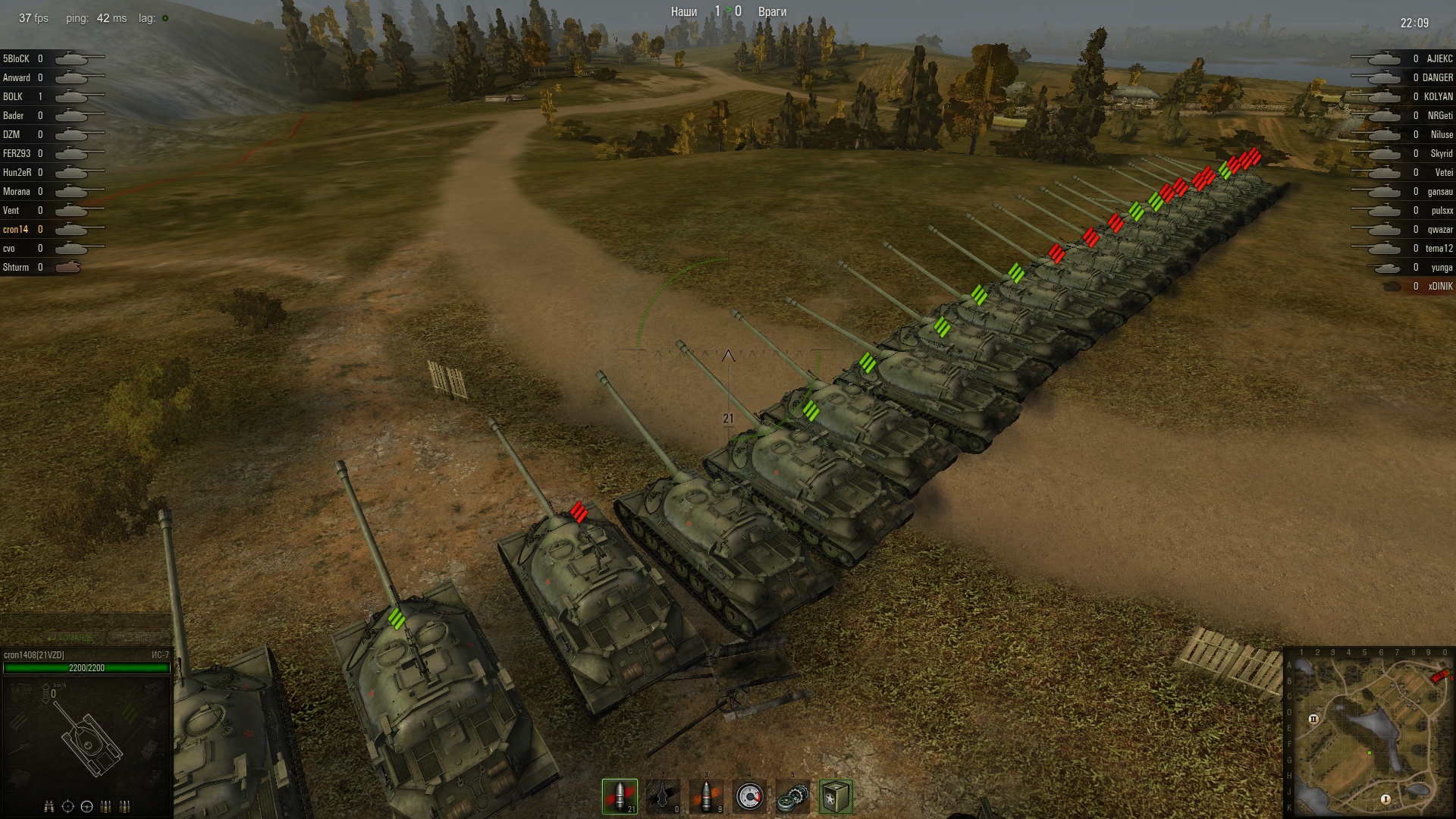Click the crosshair icon in the tank panel
This screenshot has width=1456, height=819.
point(67,806)
